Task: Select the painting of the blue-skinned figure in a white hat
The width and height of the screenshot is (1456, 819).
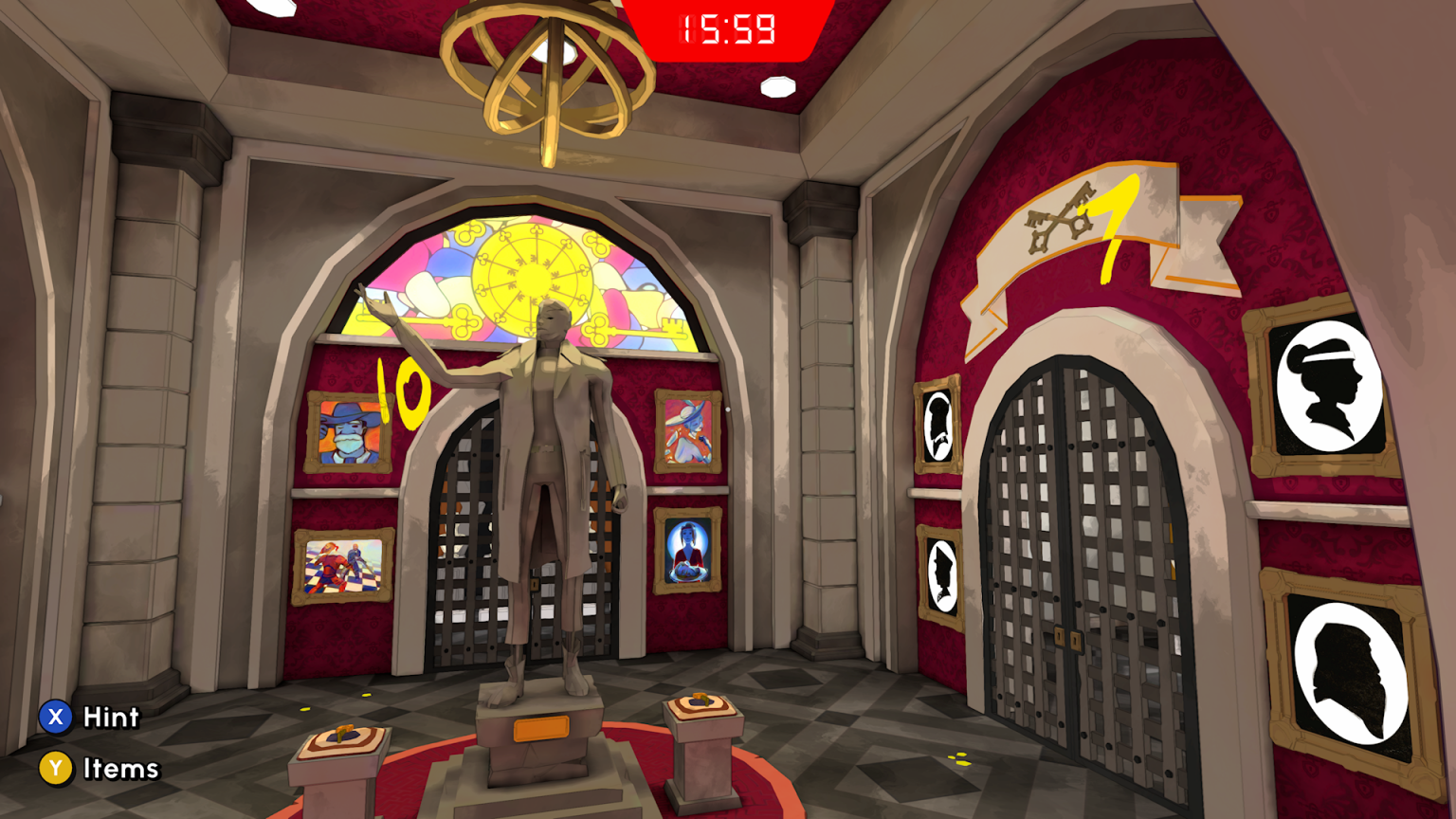Action: tap(686, 433)
